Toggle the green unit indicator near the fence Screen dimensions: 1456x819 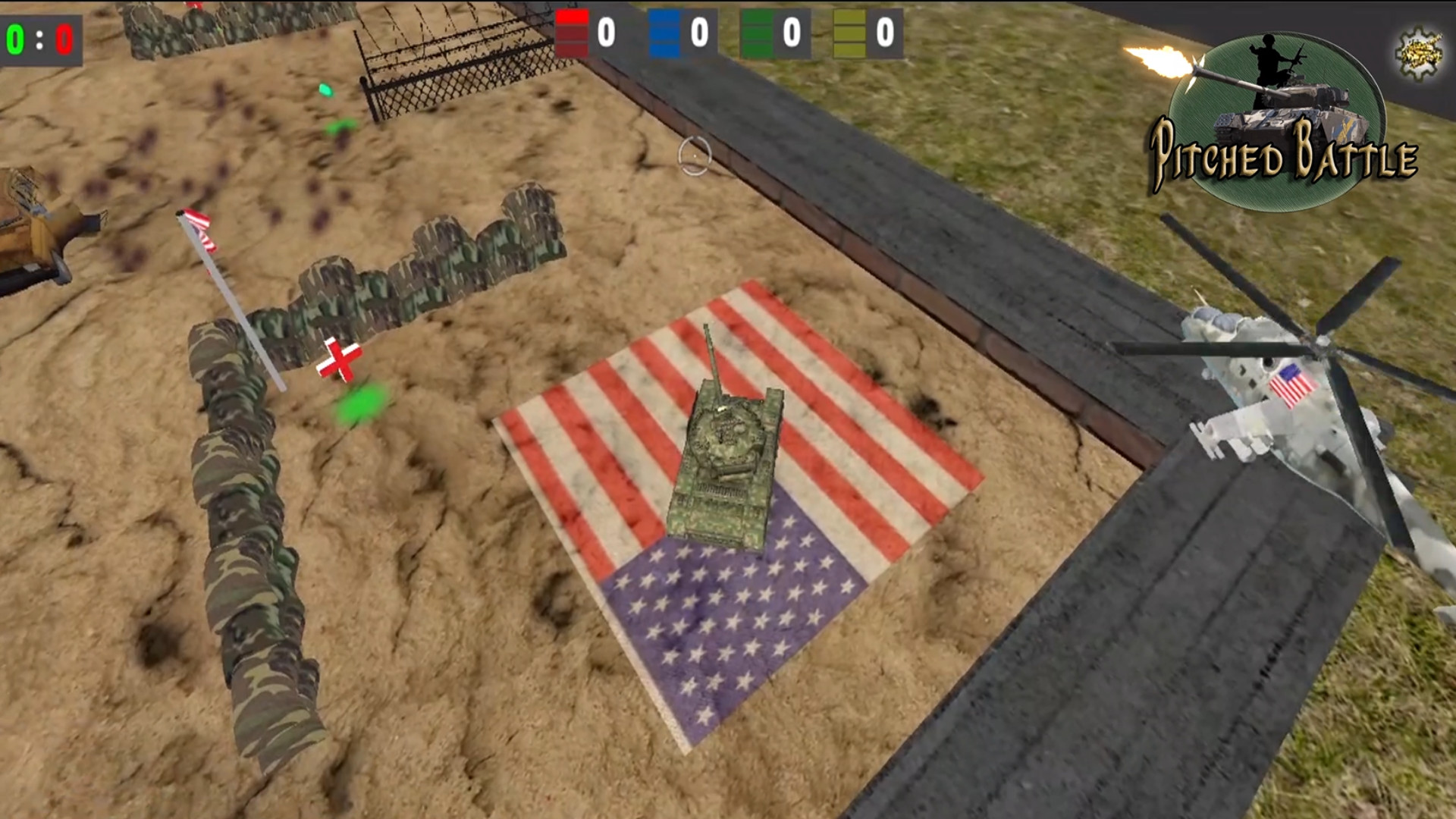(x=328, y=89)
